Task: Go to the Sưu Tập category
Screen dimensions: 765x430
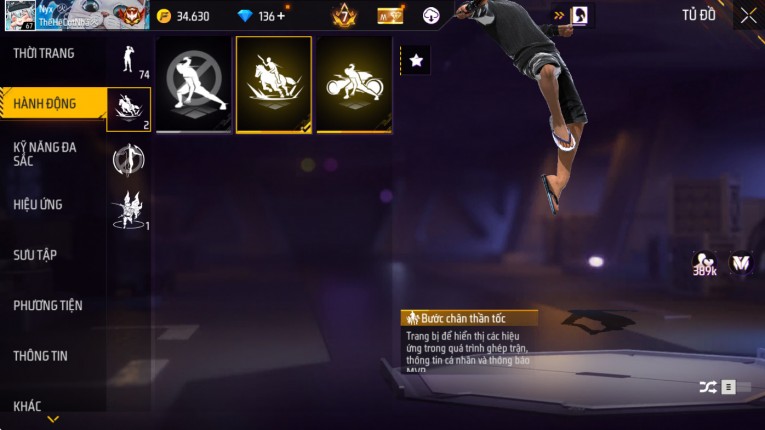Action: pos(35,255)
